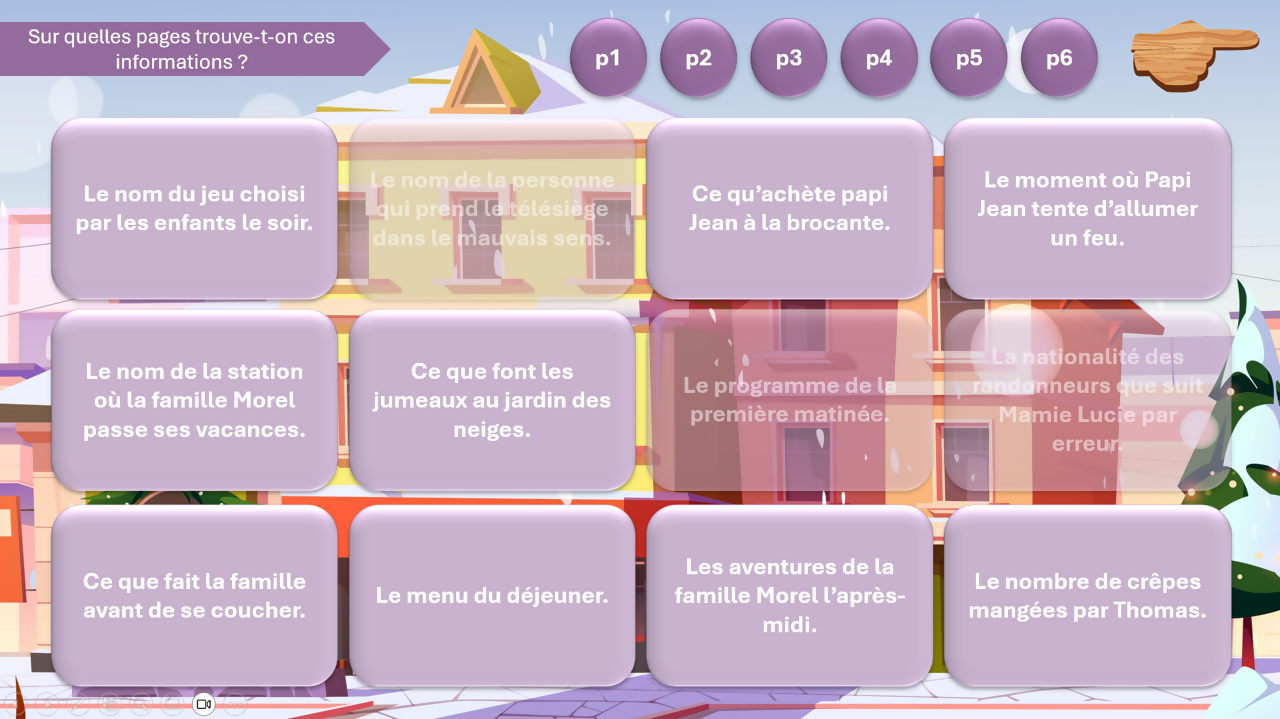
Task: Select the card about the game chosen in the evening
Action: pos(194,208)
